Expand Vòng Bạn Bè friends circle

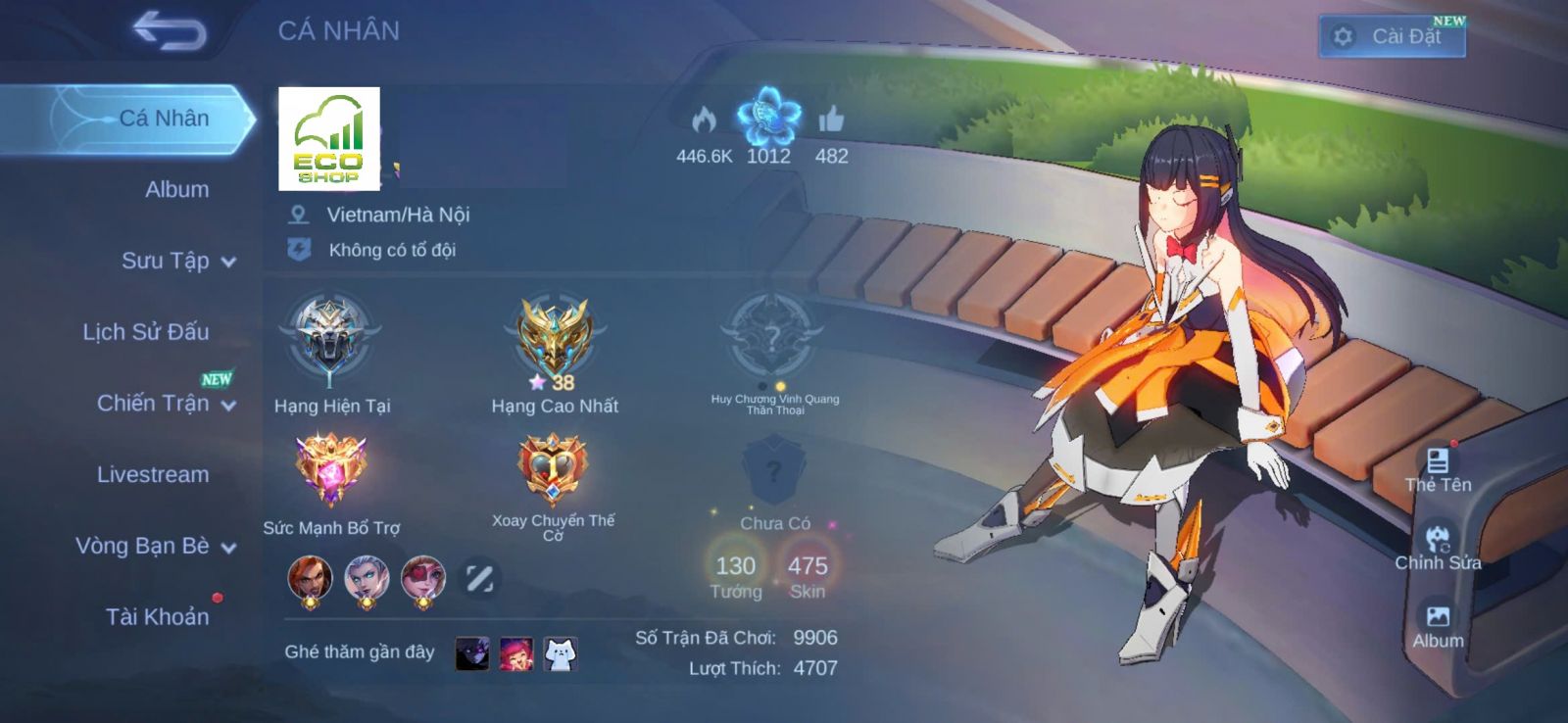pos(155,546)
